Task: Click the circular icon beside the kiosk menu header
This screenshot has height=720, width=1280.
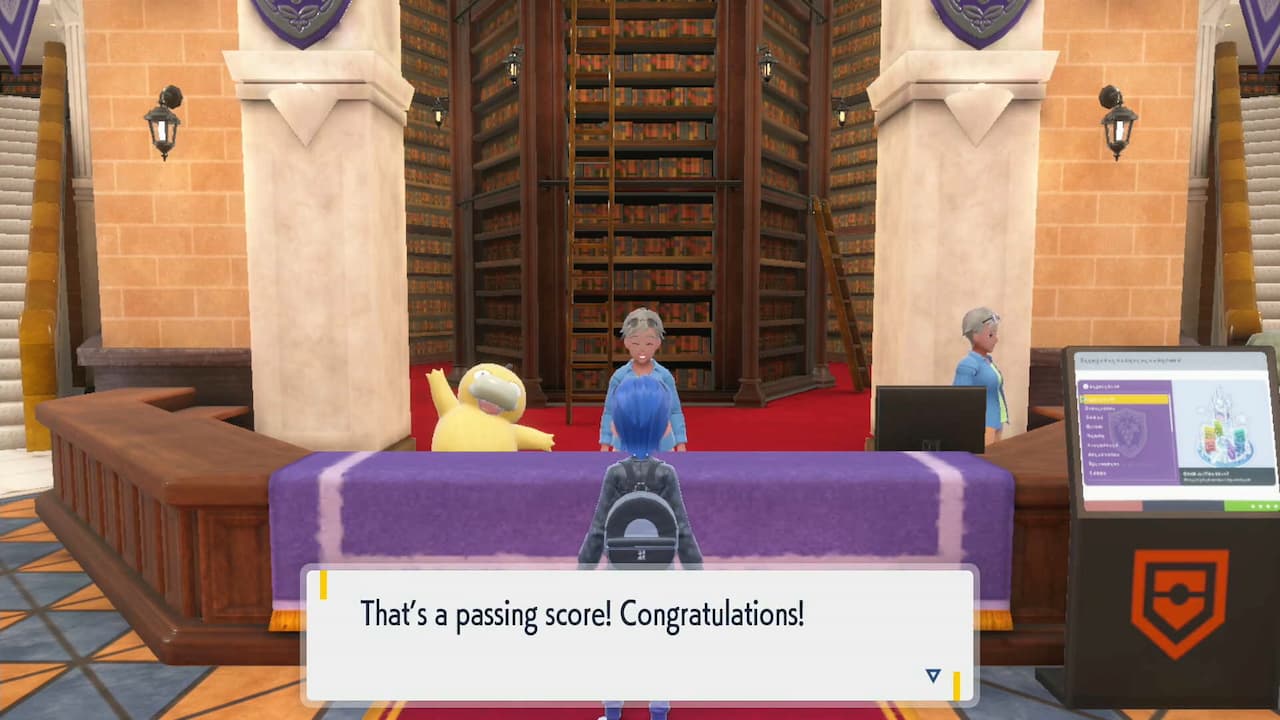Action: [x=1086, y=386]
